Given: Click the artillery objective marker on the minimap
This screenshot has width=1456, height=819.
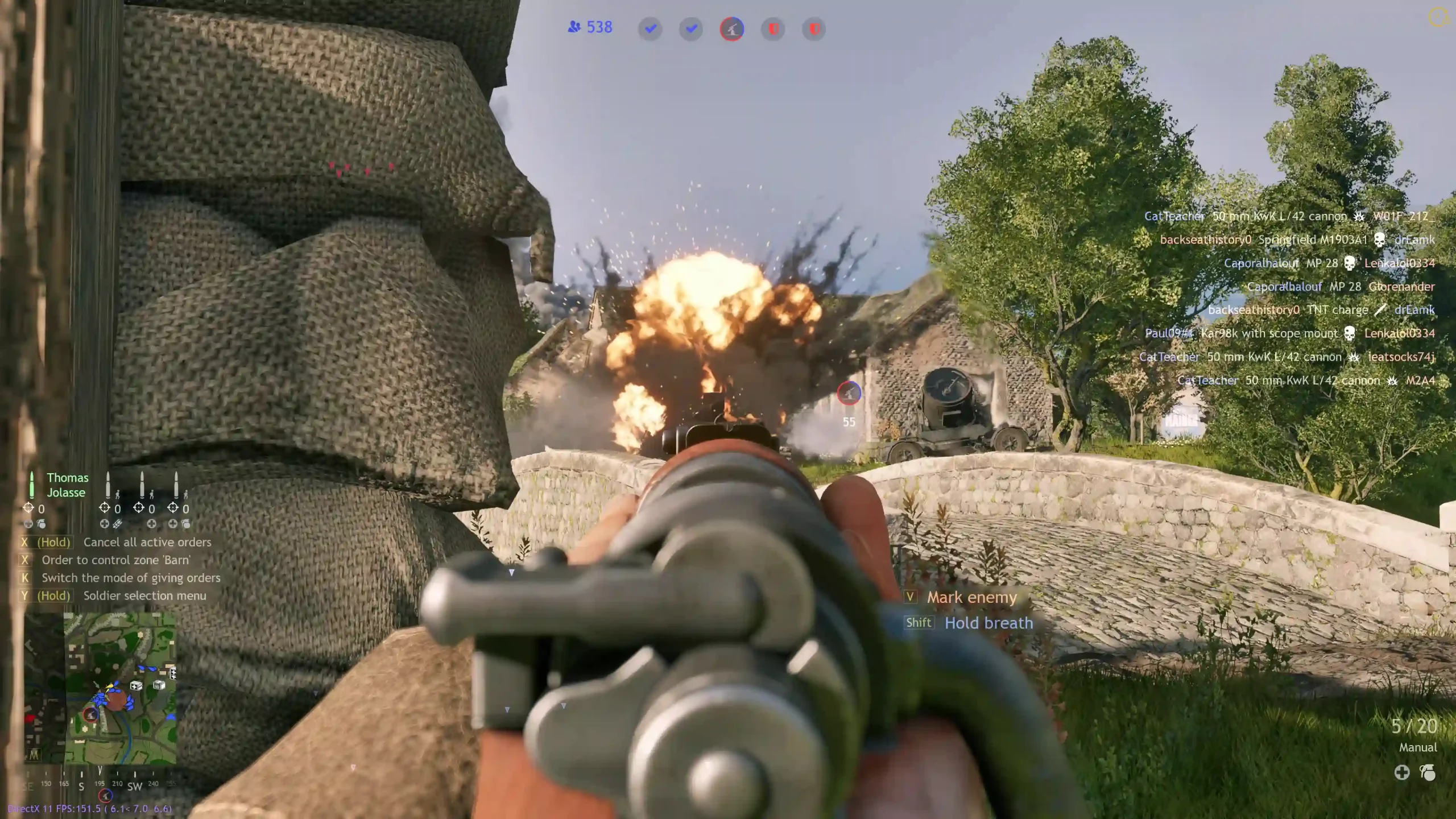Looking at the screenshot, I should [x=90, y=714].
